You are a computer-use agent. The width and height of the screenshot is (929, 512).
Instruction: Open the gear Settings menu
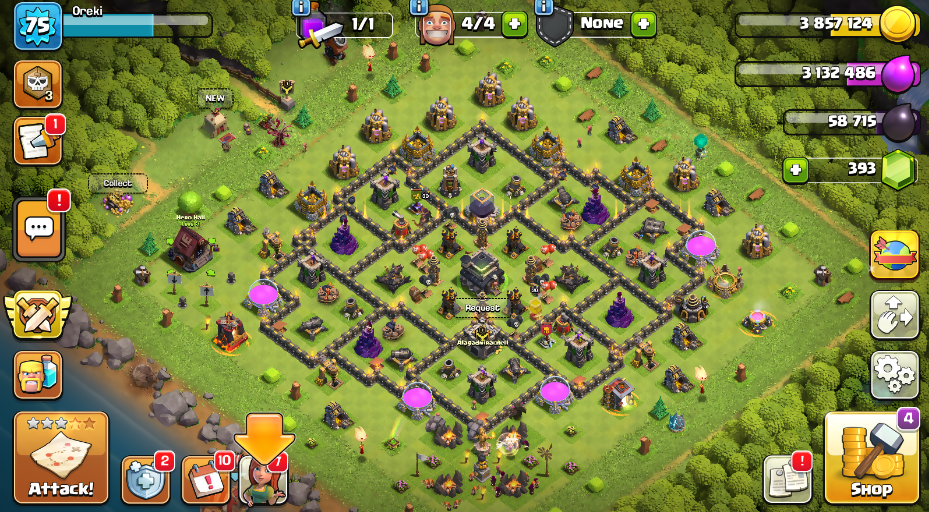click(894, 374)
